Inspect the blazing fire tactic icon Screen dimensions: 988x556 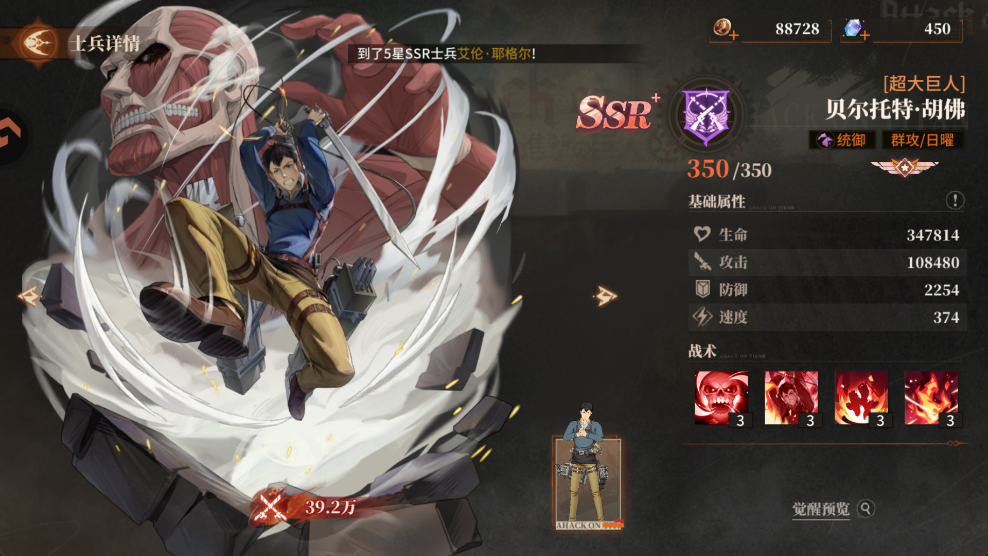point(931,398)
